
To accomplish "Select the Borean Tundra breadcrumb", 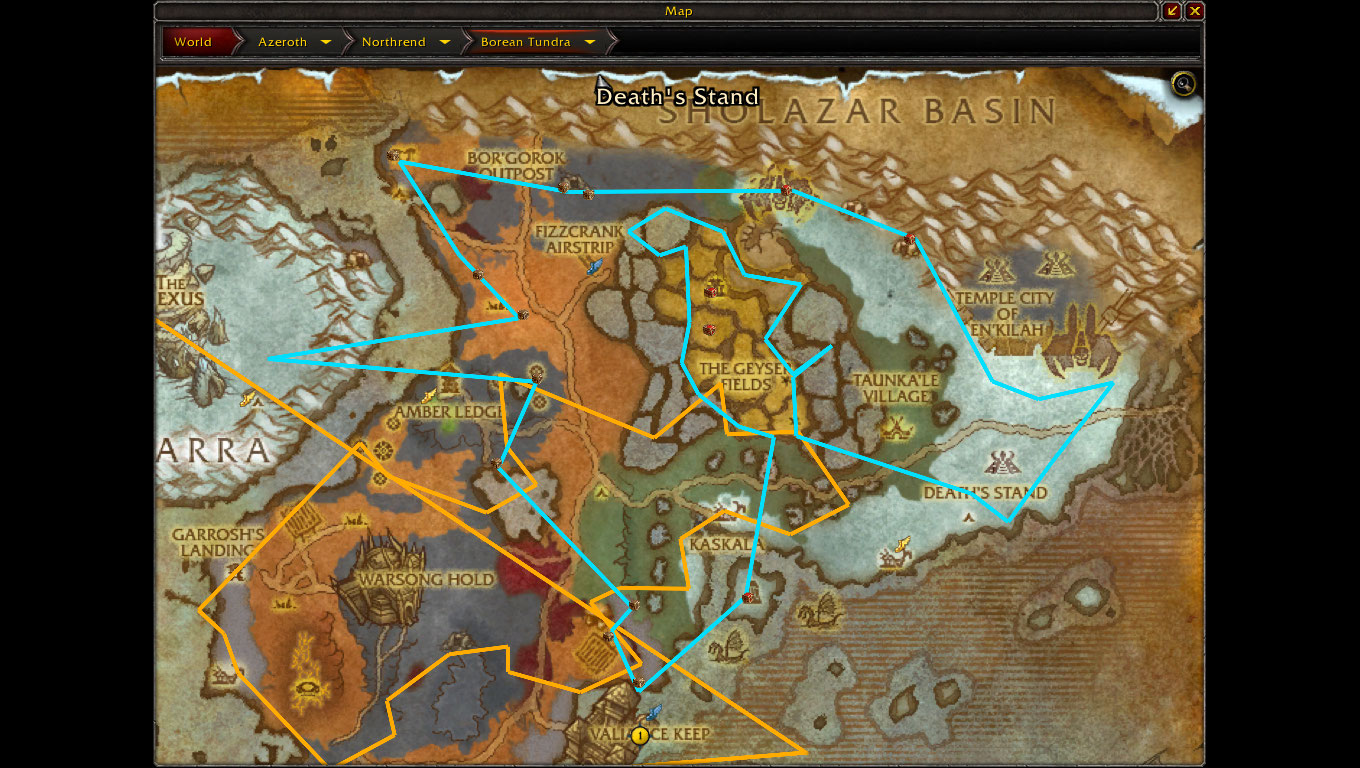I will pyautogui.click(x=525, y=42).
